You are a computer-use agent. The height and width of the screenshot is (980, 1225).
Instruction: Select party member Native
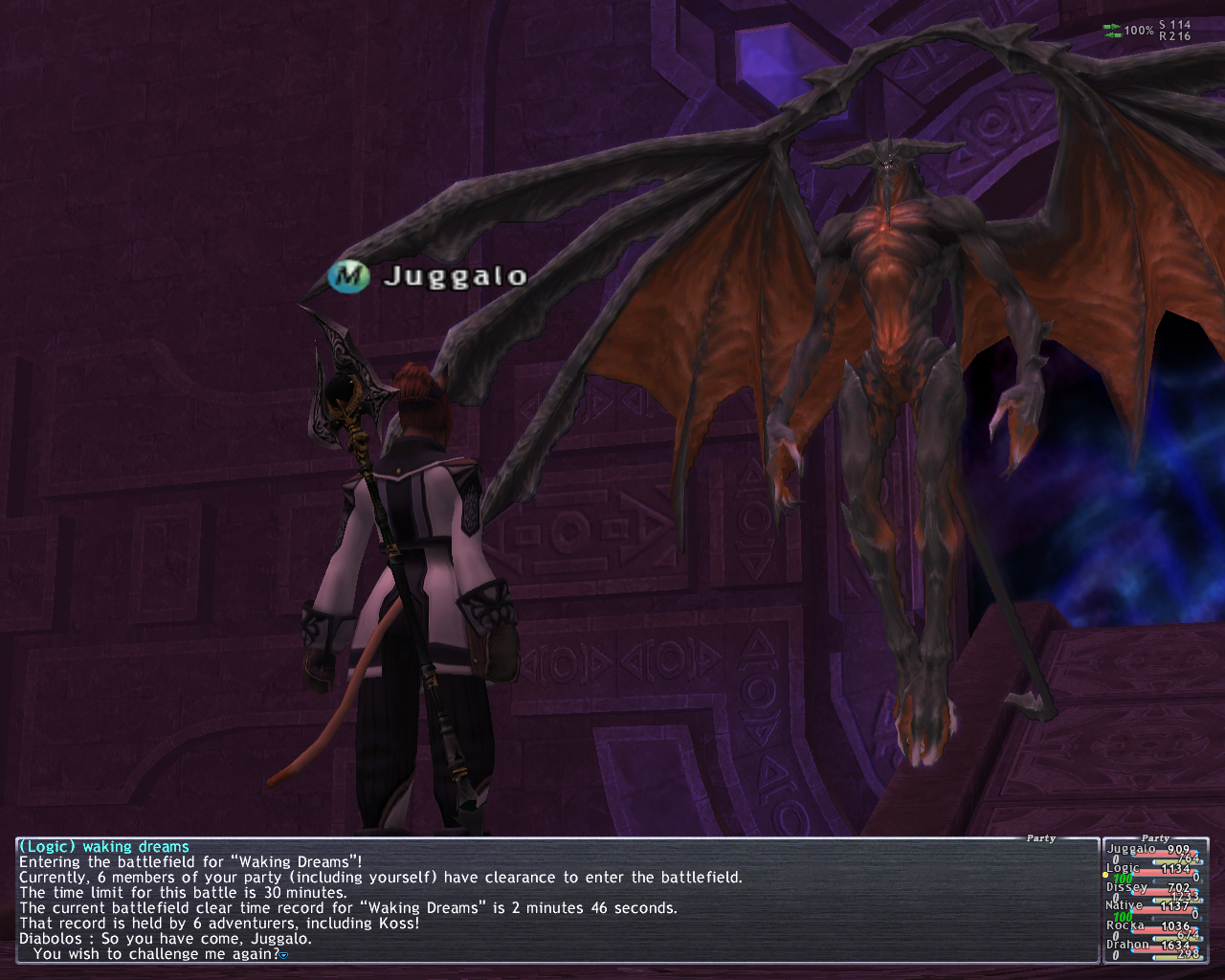[1125, 905]
